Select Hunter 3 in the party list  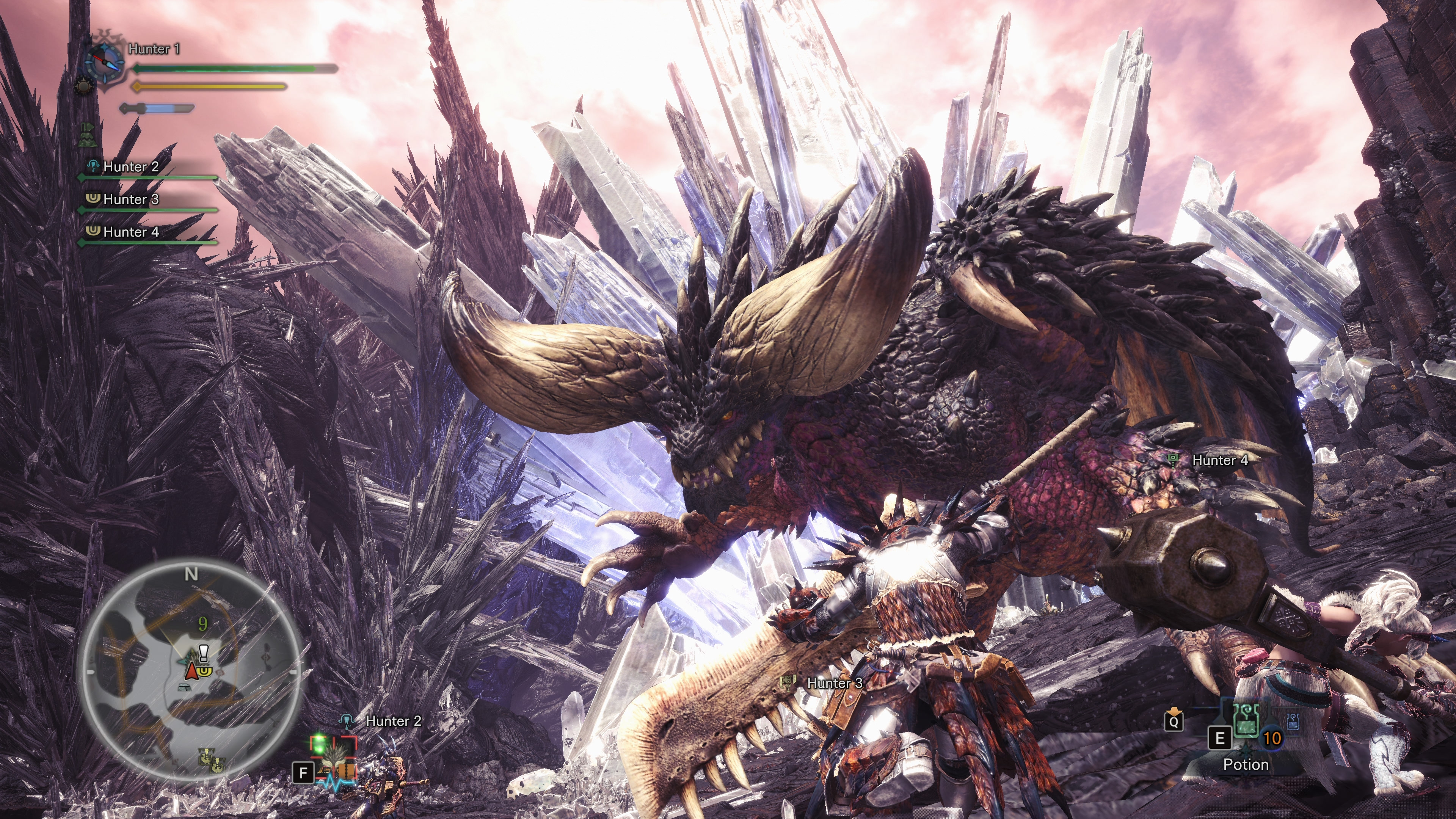130,199
